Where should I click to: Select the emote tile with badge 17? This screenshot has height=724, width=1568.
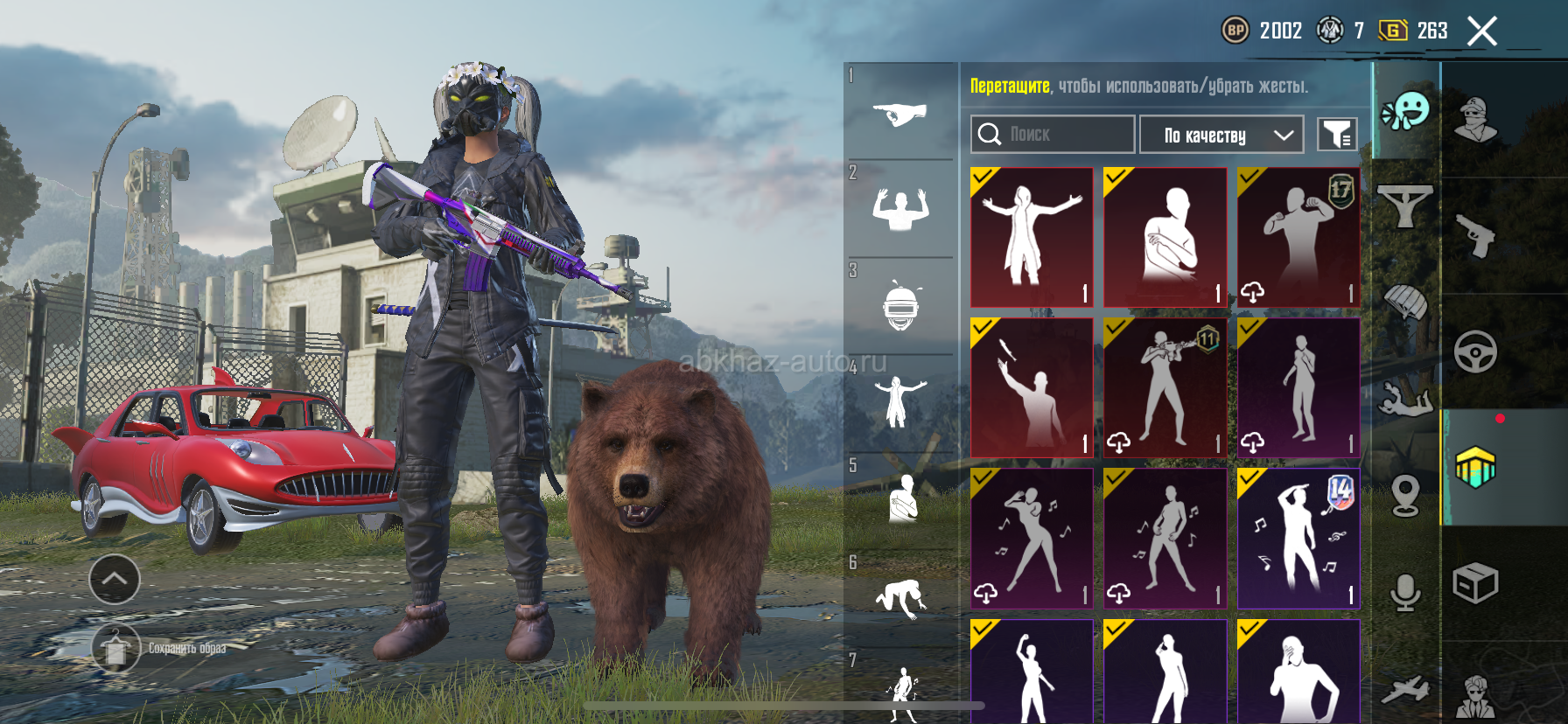1298,237
